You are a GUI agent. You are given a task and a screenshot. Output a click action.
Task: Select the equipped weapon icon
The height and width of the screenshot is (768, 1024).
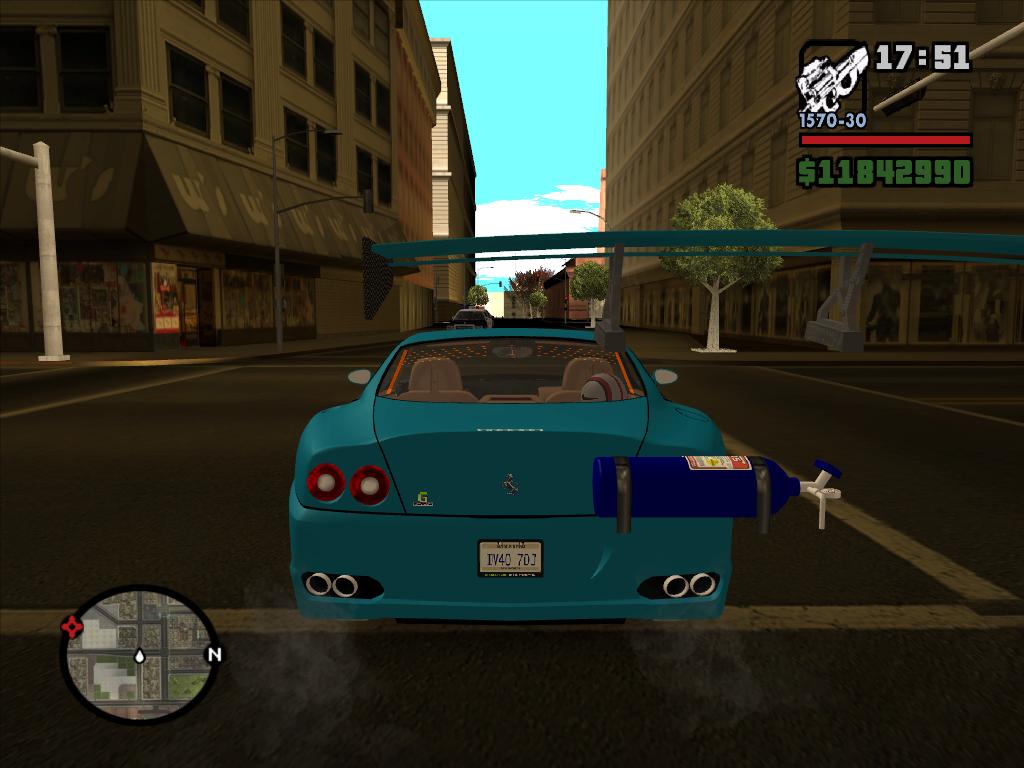(832, 78)
